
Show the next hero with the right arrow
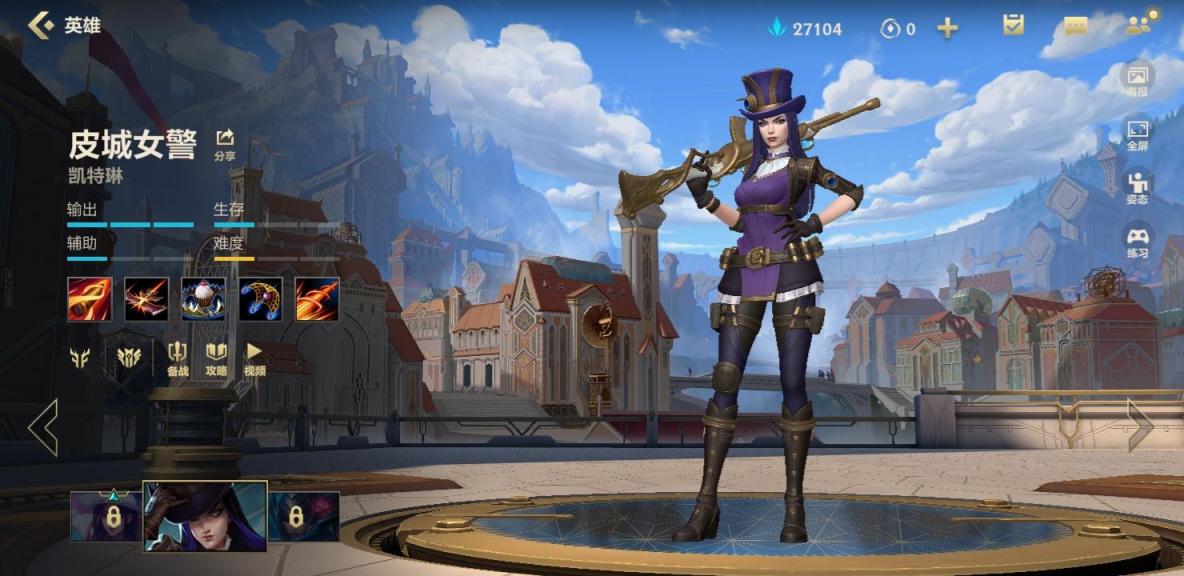point(1140,425)
